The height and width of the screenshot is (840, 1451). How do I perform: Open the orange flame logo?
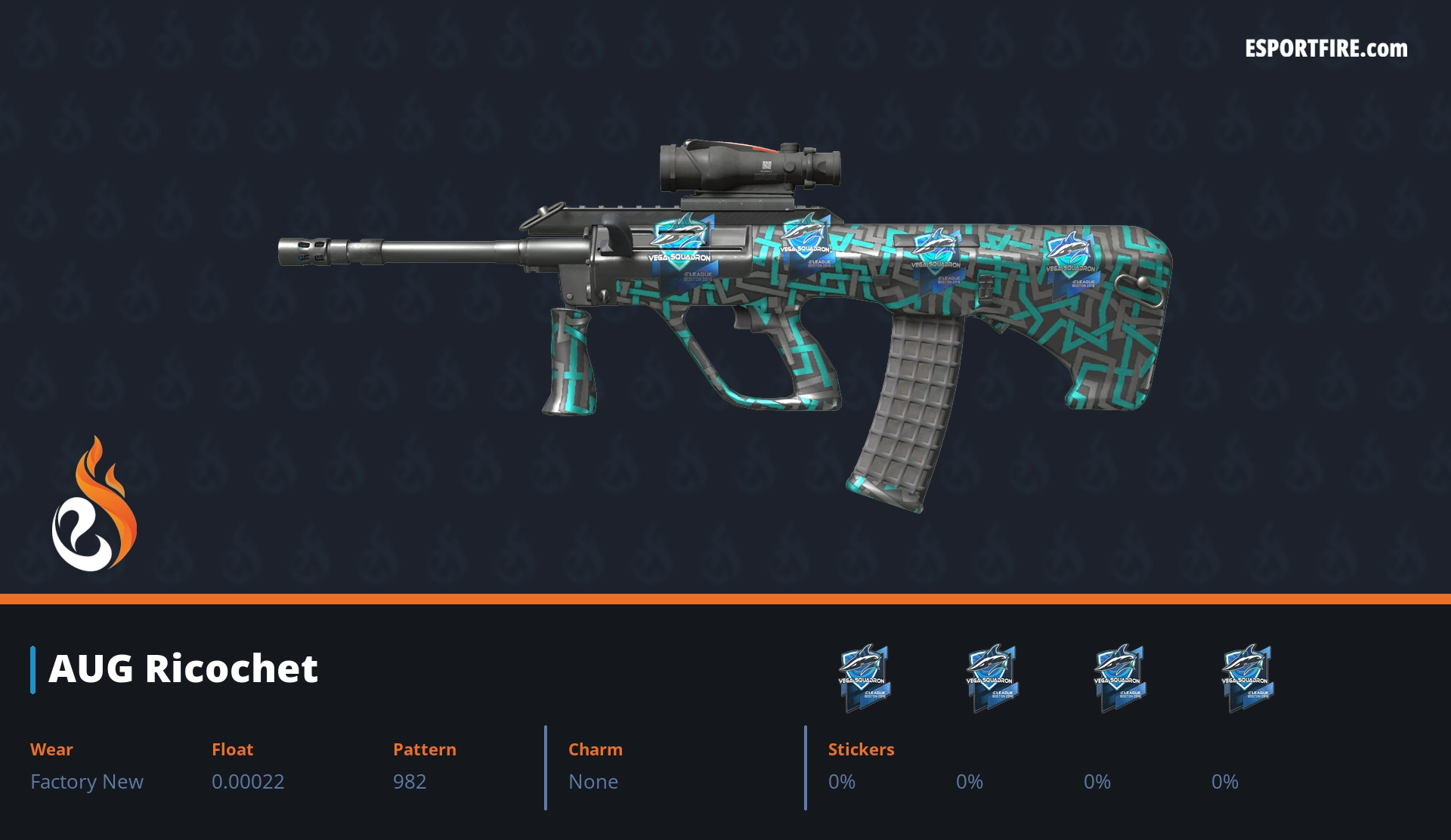94,505
